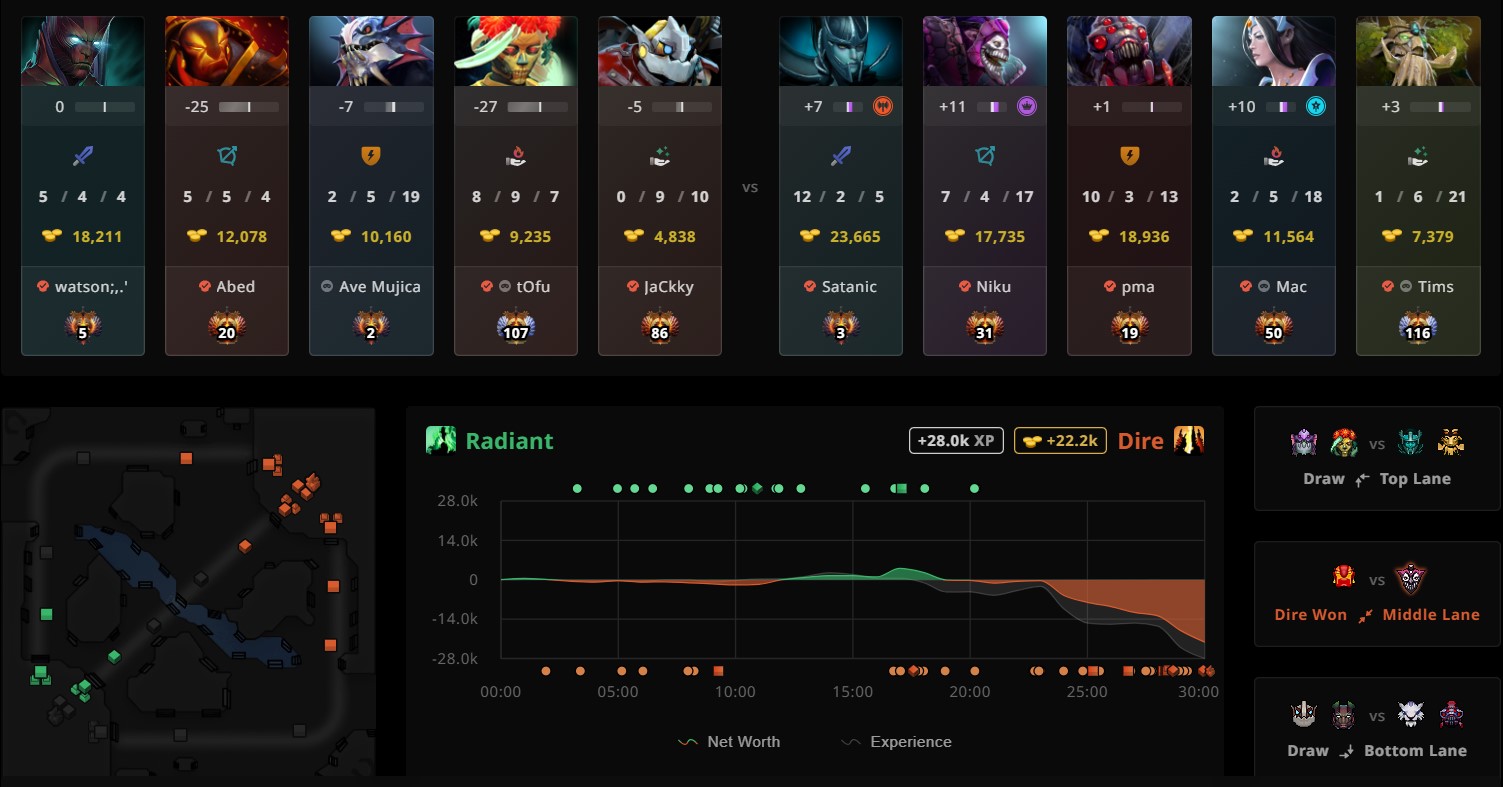Click the +22.2k gold total badge
The width and height of the screenshot is (1503, 787).
pos(1060,440)
